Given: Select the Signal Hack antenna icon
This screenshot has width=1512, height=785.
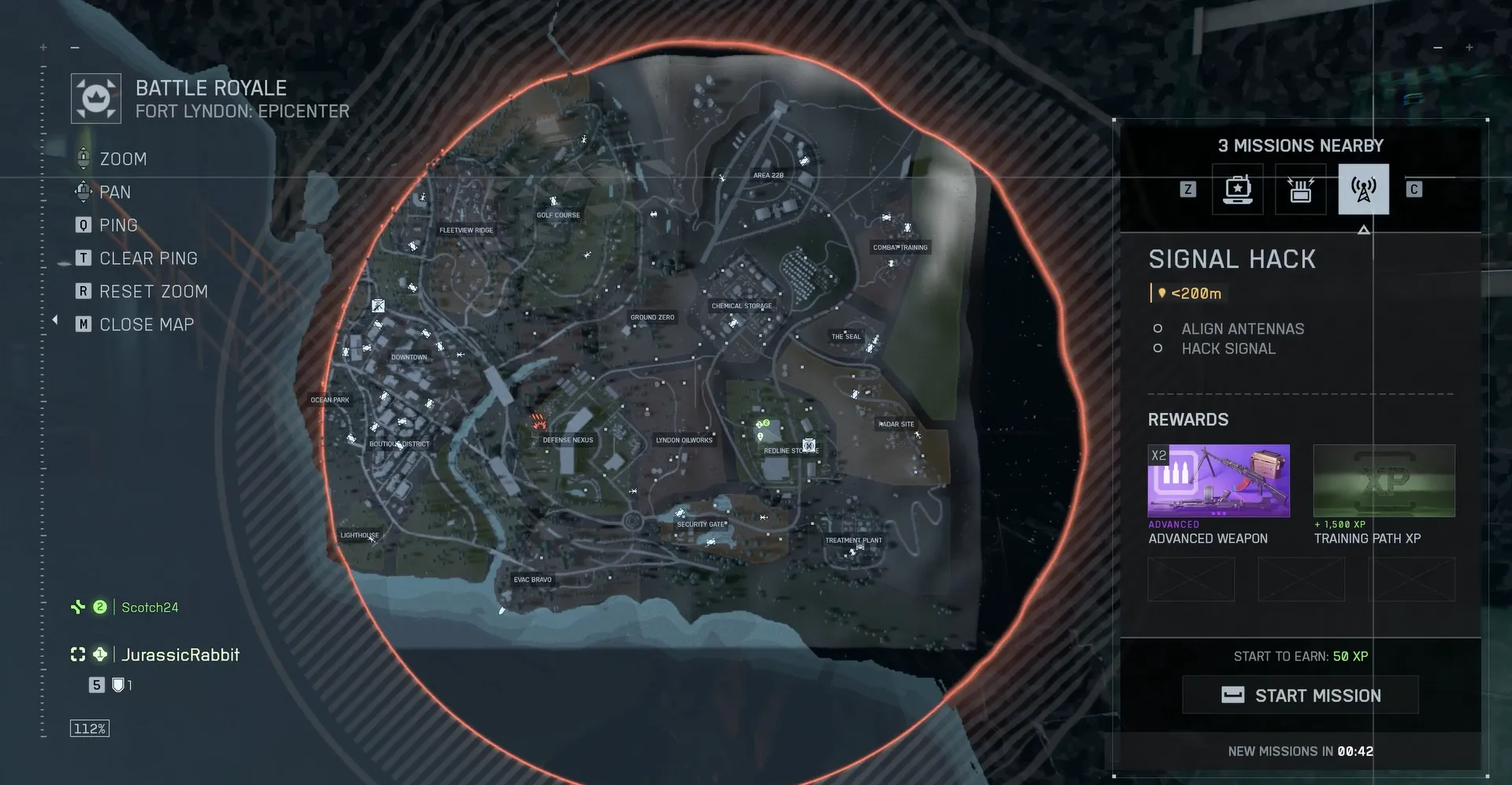Looking at the screenshot, I should click(1363, 189).
